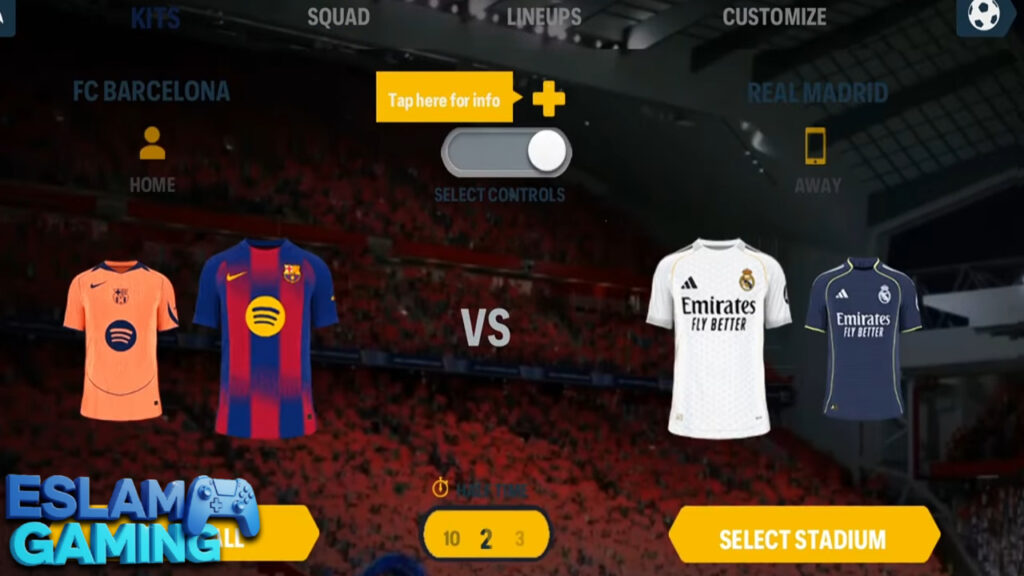Click the Select Stadium button

click(x=802, y=540)
